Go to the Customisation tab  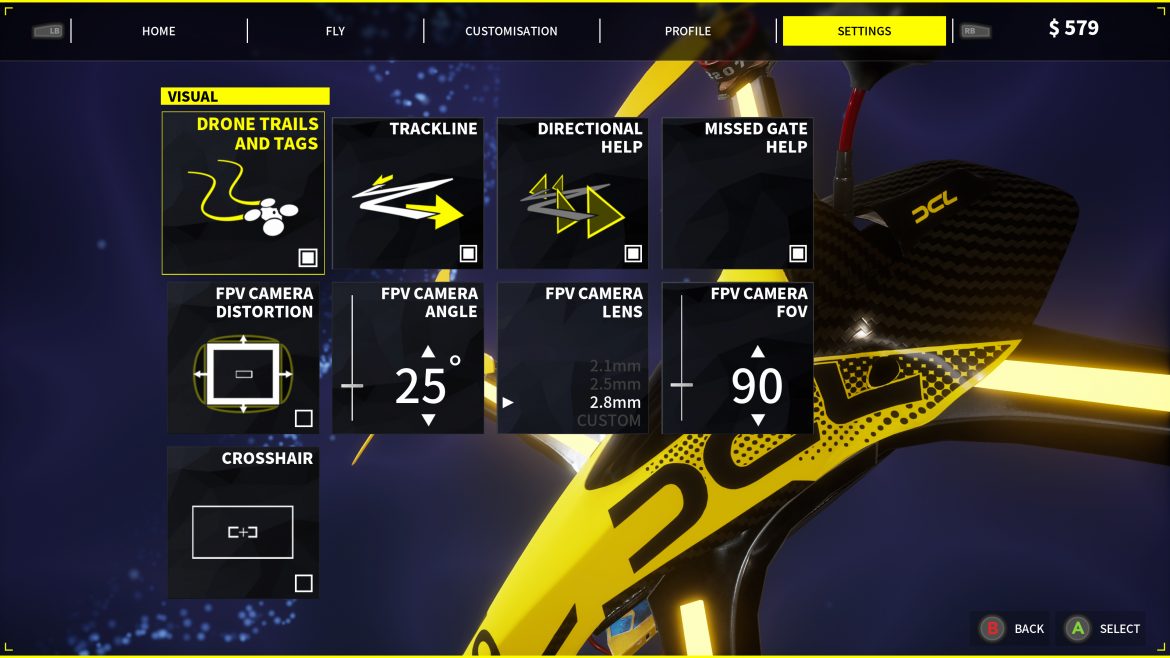(511, 31)
